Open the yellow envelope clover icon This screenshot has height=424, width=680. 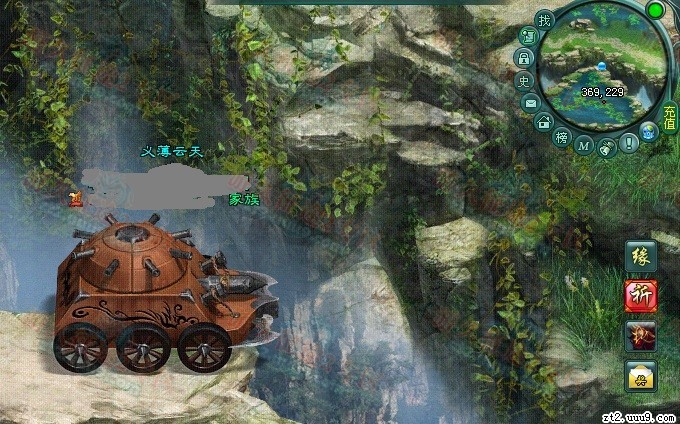click(640, 375)
